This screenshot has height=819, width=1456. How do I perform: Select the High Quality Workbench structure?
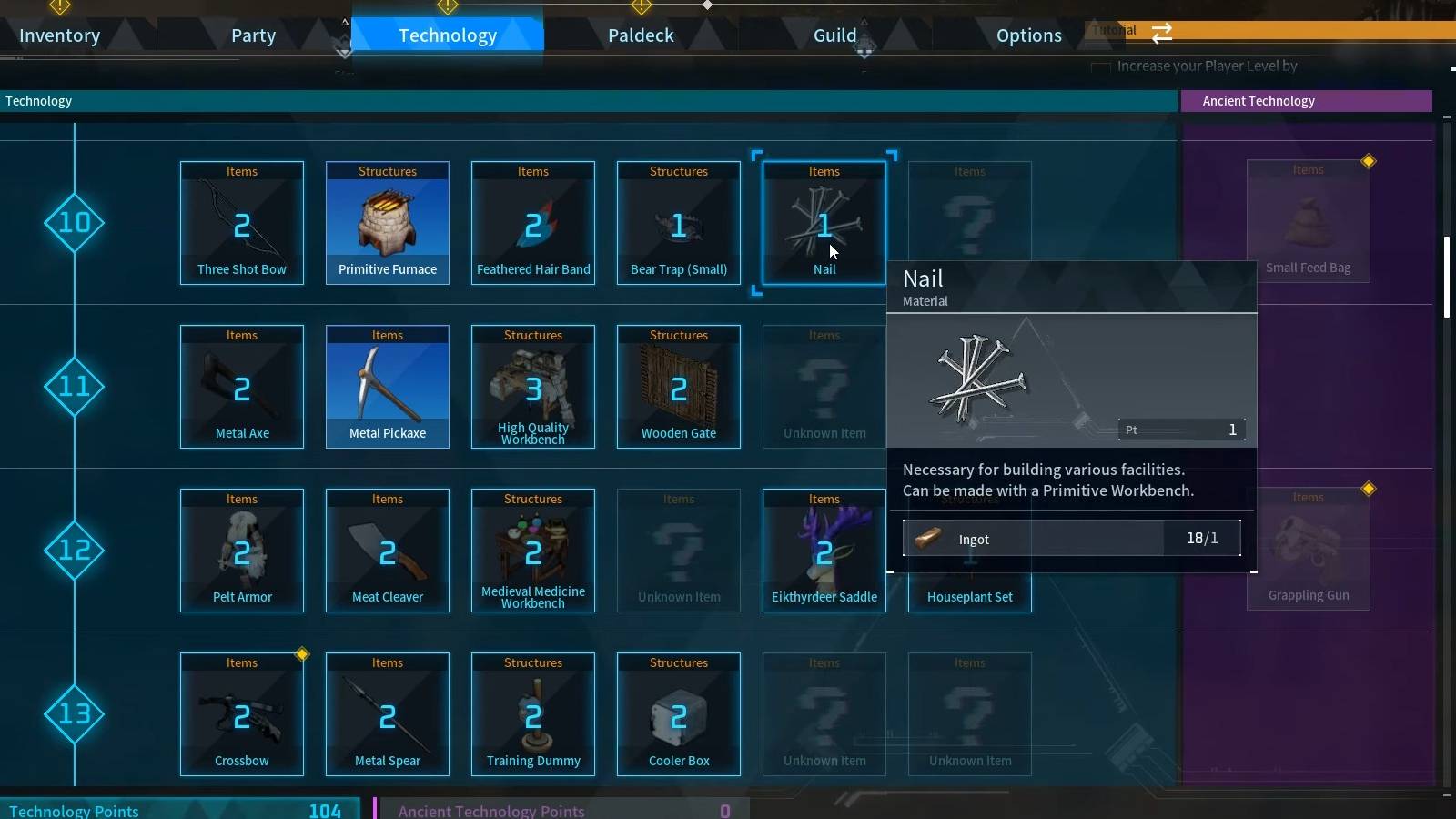(532, 387)
